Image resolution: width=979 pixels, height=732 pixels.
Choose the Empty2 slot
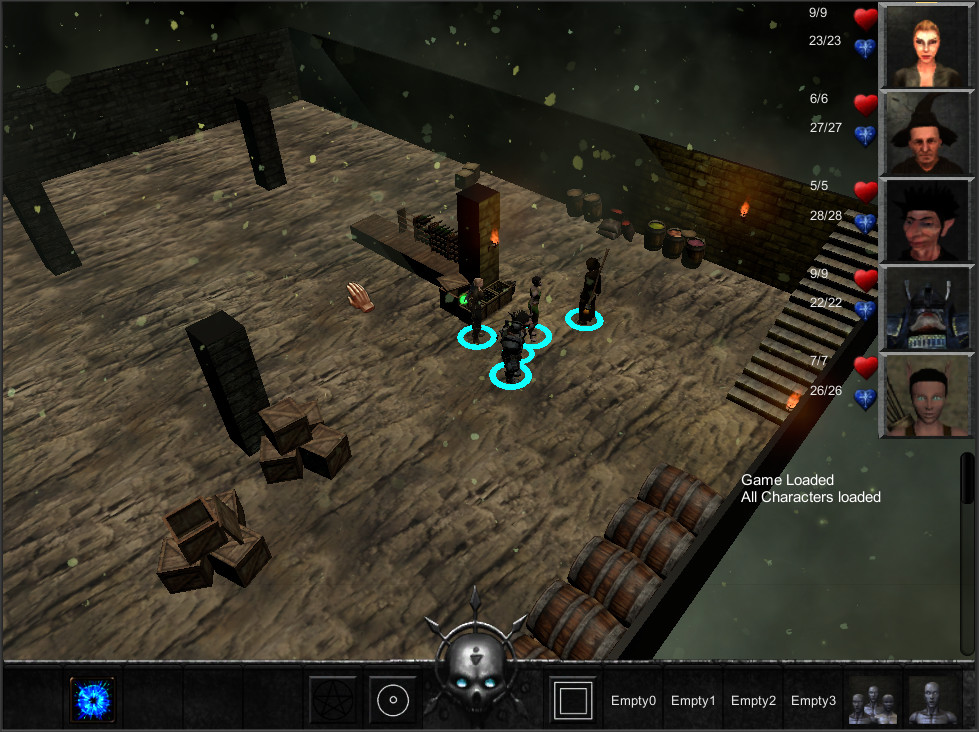tap(753, 701)
